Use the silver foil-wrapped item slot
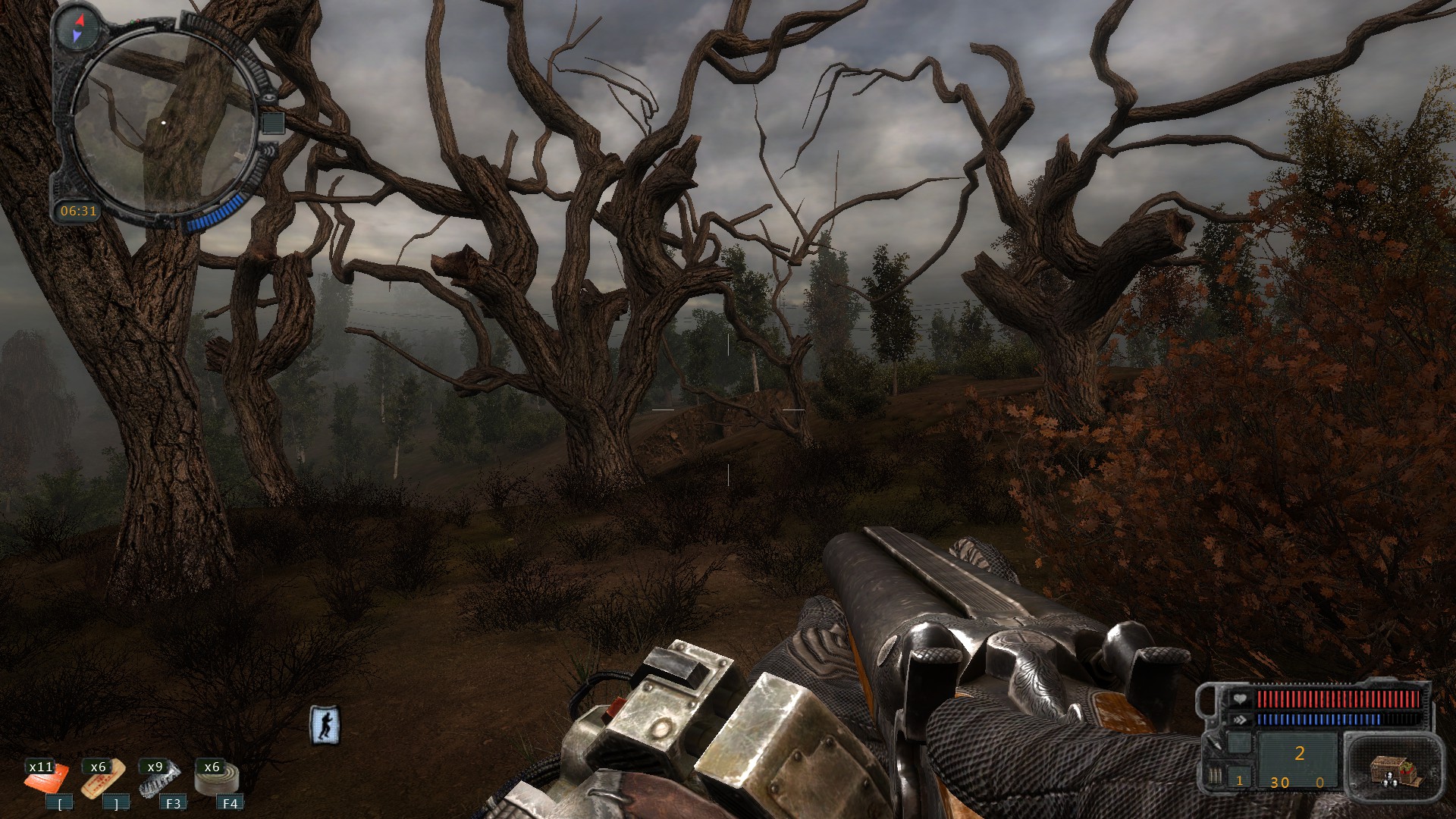 [x=160, y=779]
